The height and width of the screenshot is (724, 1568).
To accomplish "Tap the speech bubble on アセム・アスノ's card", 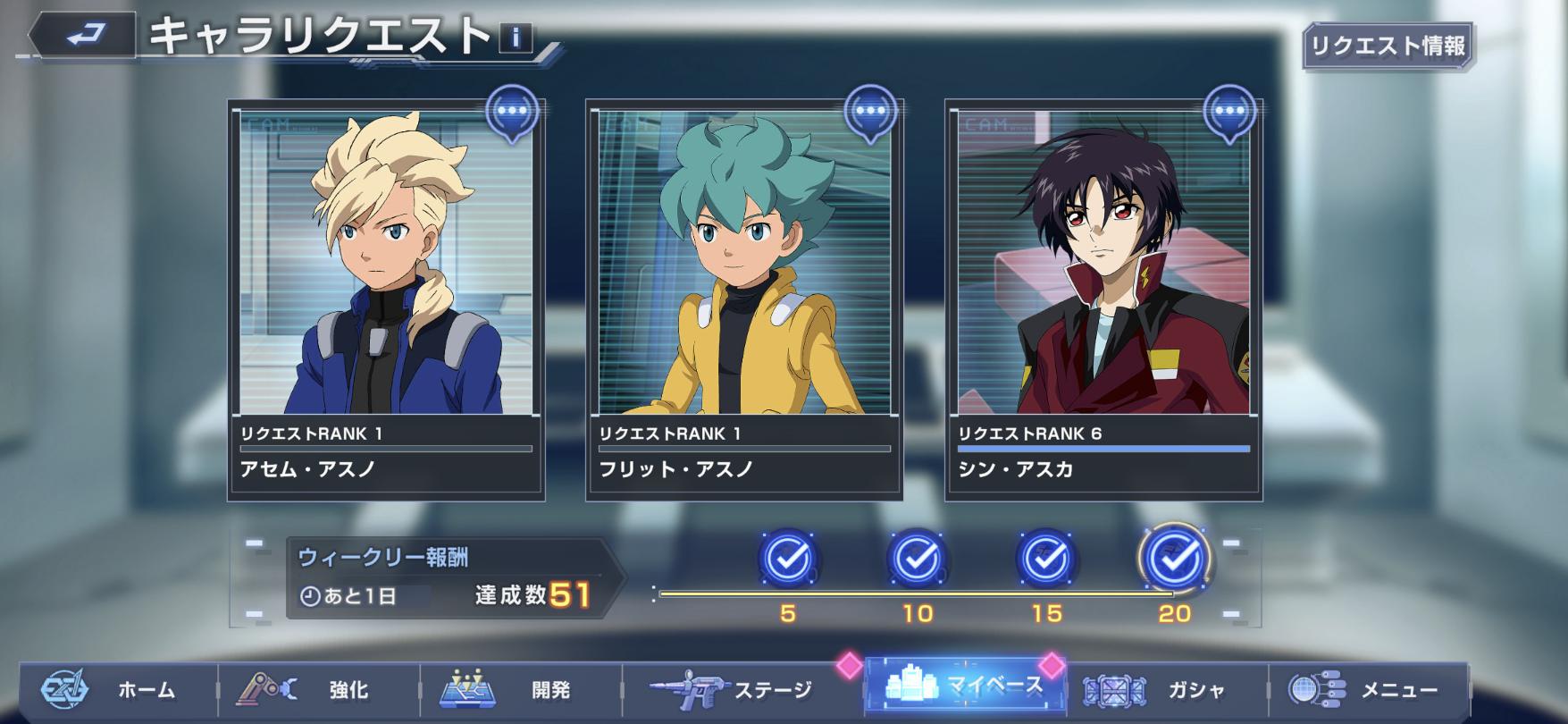I will tap(513, 114).
